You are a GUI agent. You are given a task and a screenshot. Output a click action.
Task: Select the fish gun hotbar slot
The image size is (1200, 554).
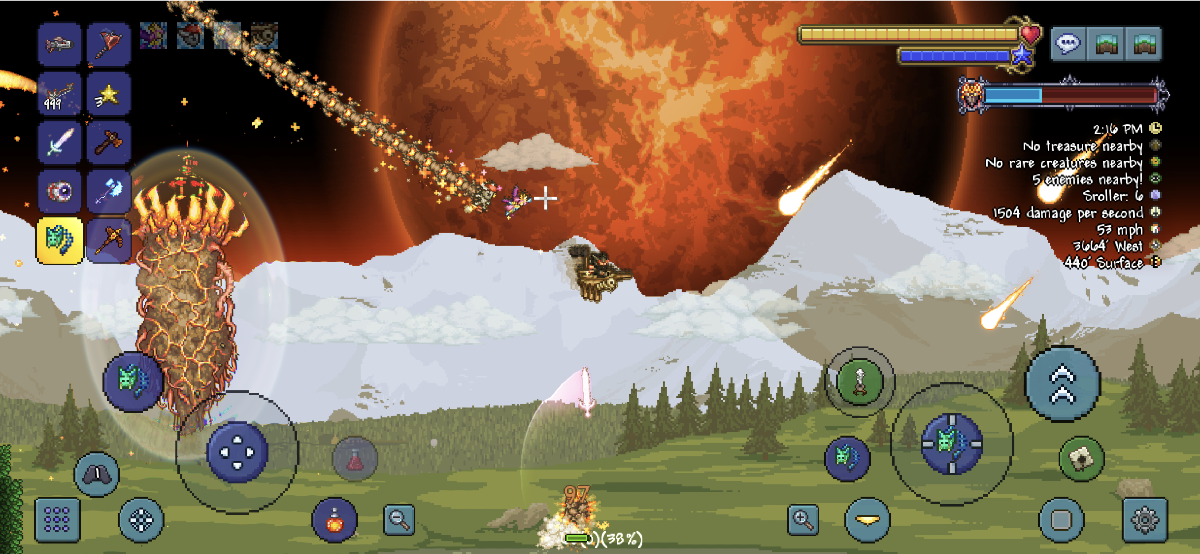pyautogui.click(x=60, y=43)
